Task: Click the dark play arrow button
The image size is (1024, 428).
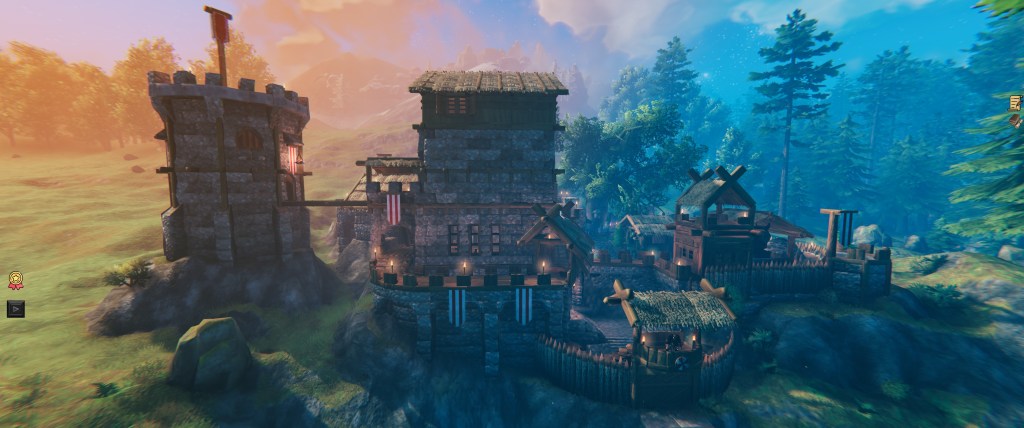Action: click(x=15, y=309)
